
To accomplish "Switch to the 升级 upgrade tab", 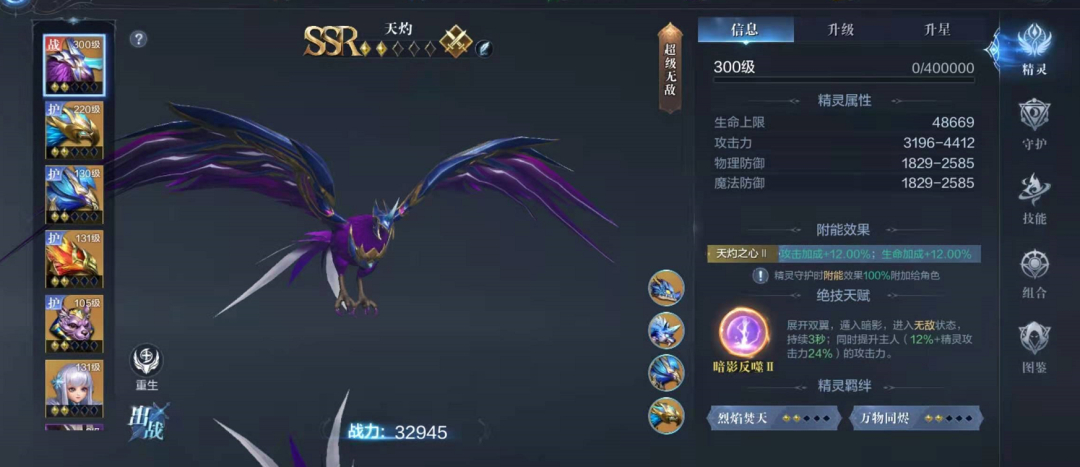I will pyautogui.click(x=840, y=29).
